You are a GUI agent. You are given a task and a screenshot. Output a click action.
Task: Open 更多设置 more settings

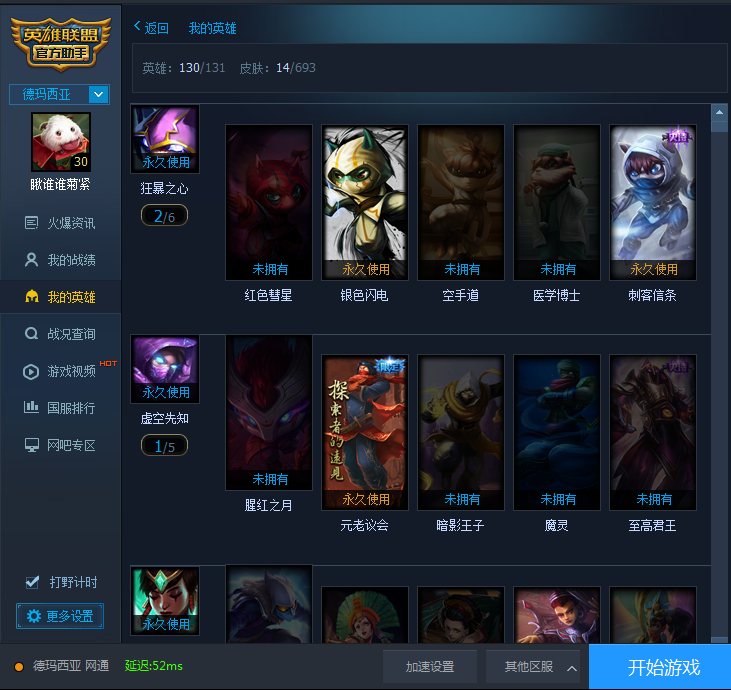click(60, 616)
